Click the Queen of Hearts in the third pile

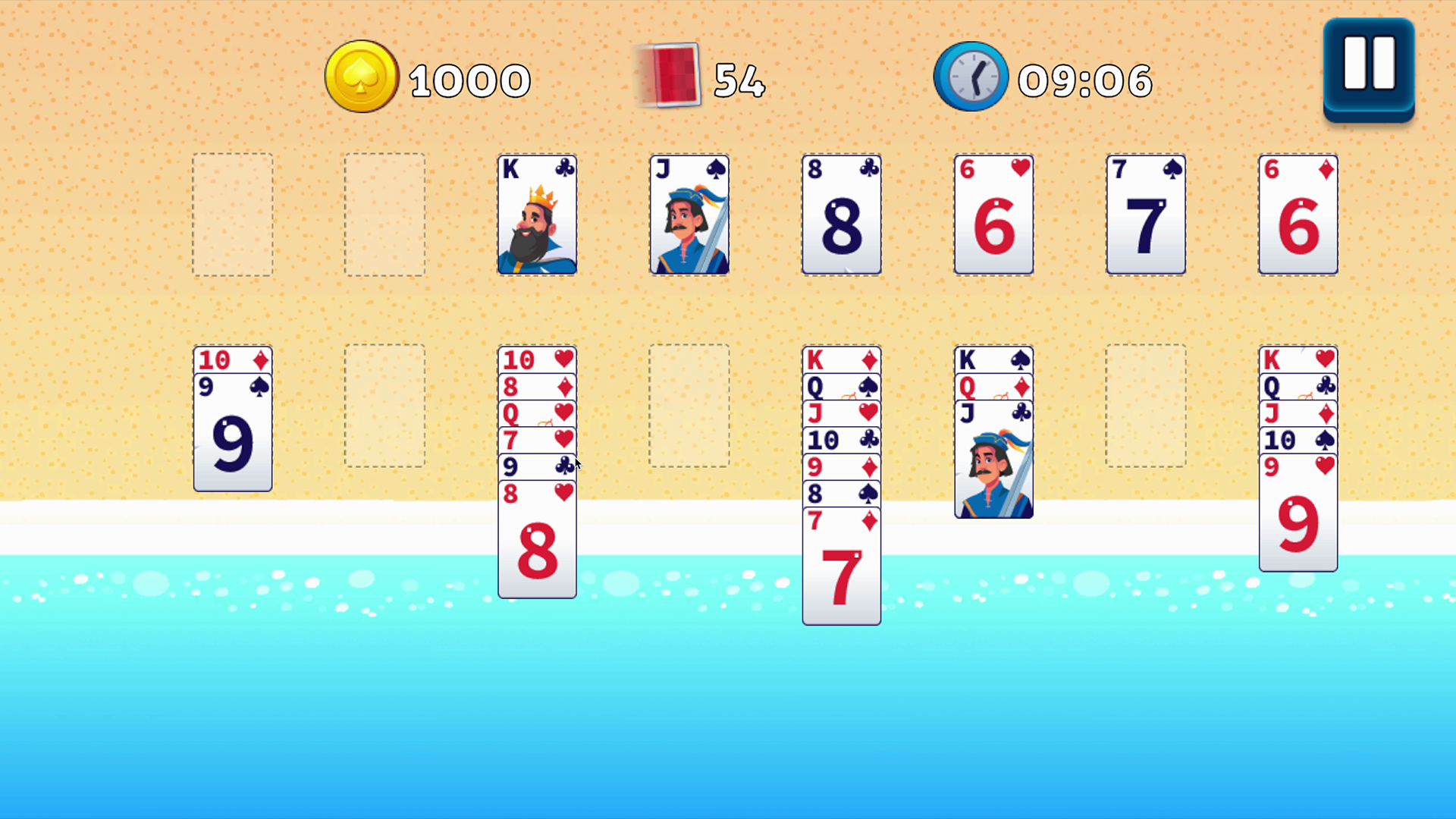[x=537, y=414]
